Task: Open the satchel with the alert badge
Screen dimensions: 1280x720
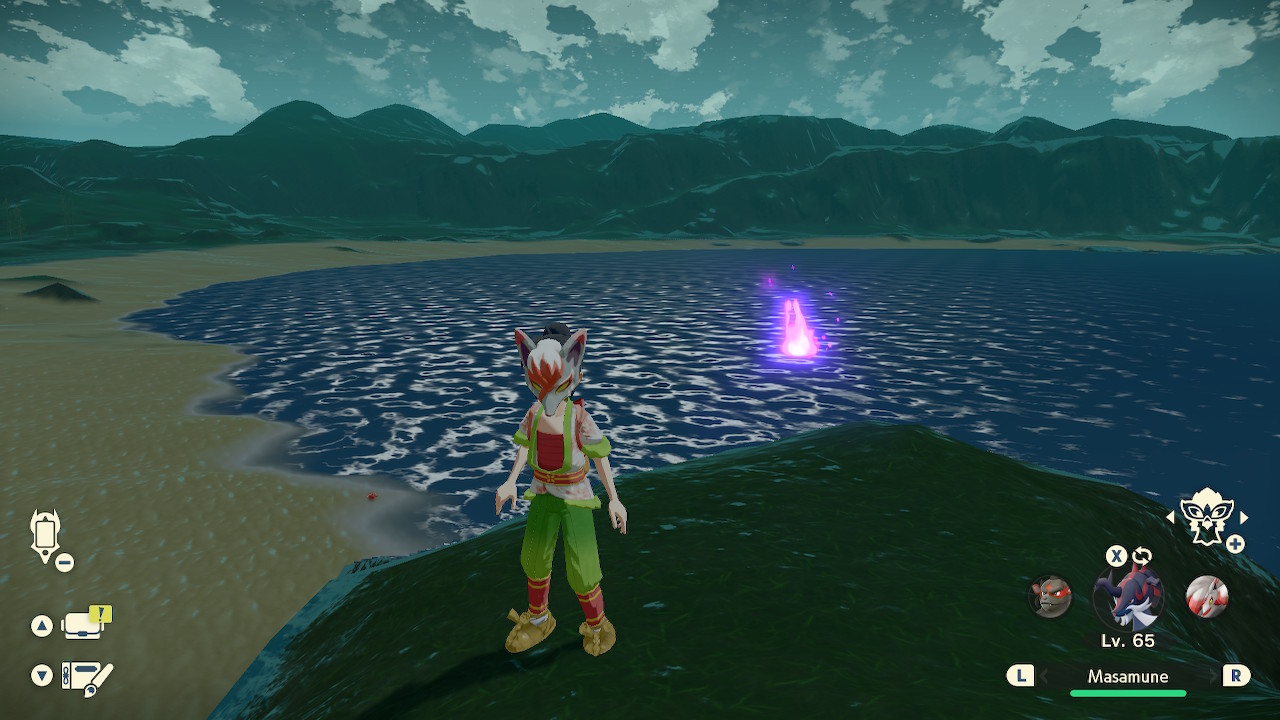Action: tap(82, 625)
